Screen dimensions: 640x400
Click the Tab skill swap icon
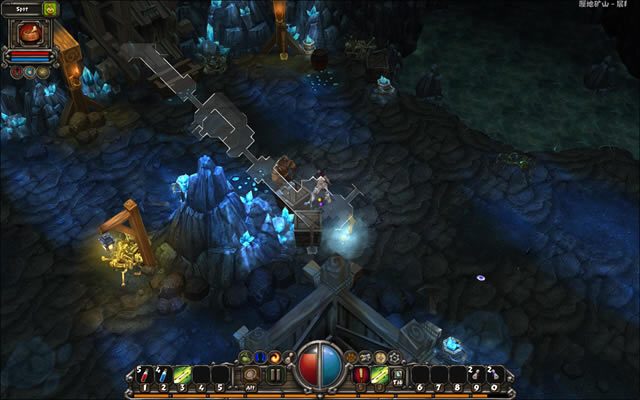397,376
